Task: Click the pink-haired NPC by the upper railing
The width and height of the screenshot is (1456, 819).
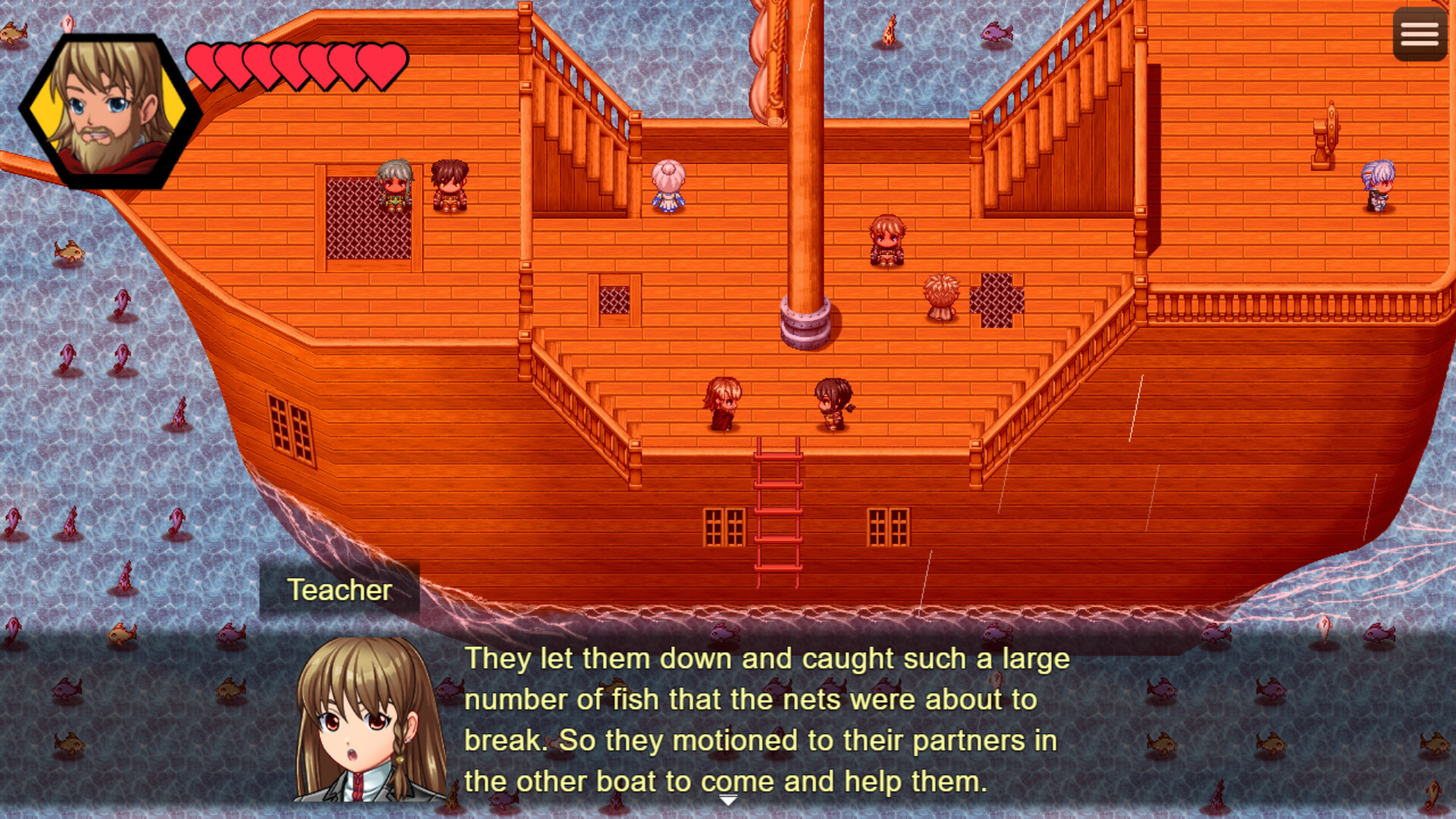Action: (667, 186)
